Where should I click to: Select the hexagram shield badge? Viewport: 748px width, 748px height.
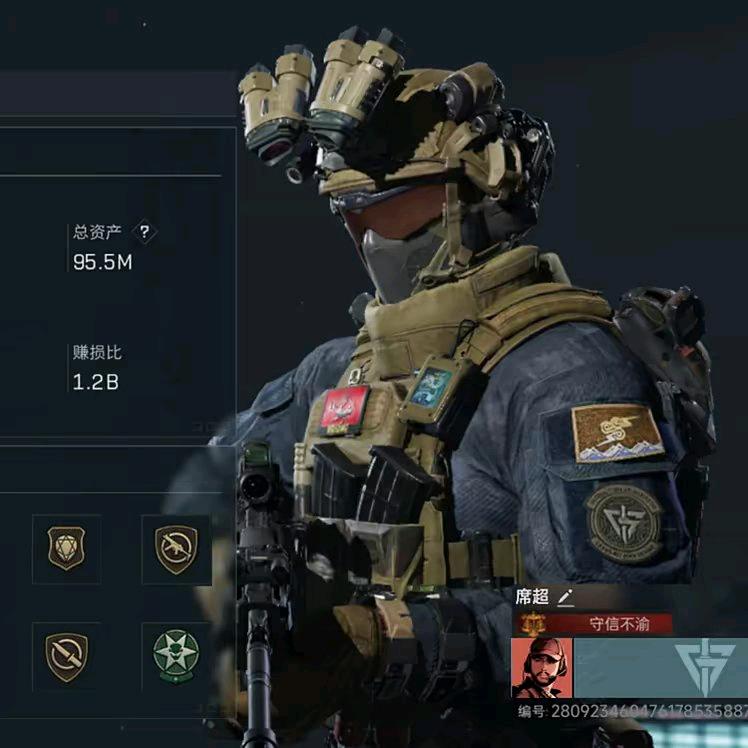coord(66,549)
